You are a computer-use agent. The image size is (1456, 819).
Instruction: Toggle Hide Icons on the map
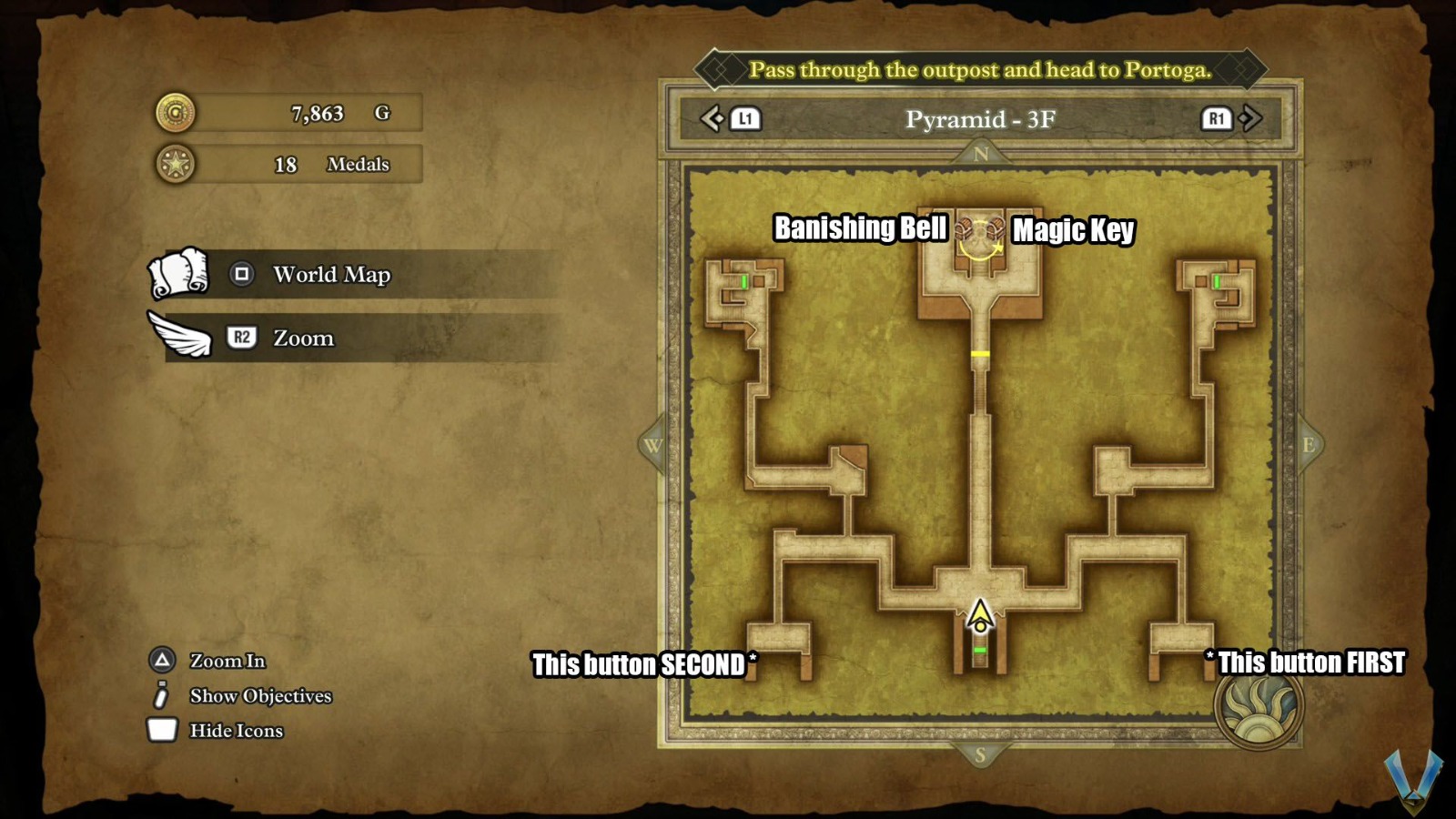pos(236,731)
